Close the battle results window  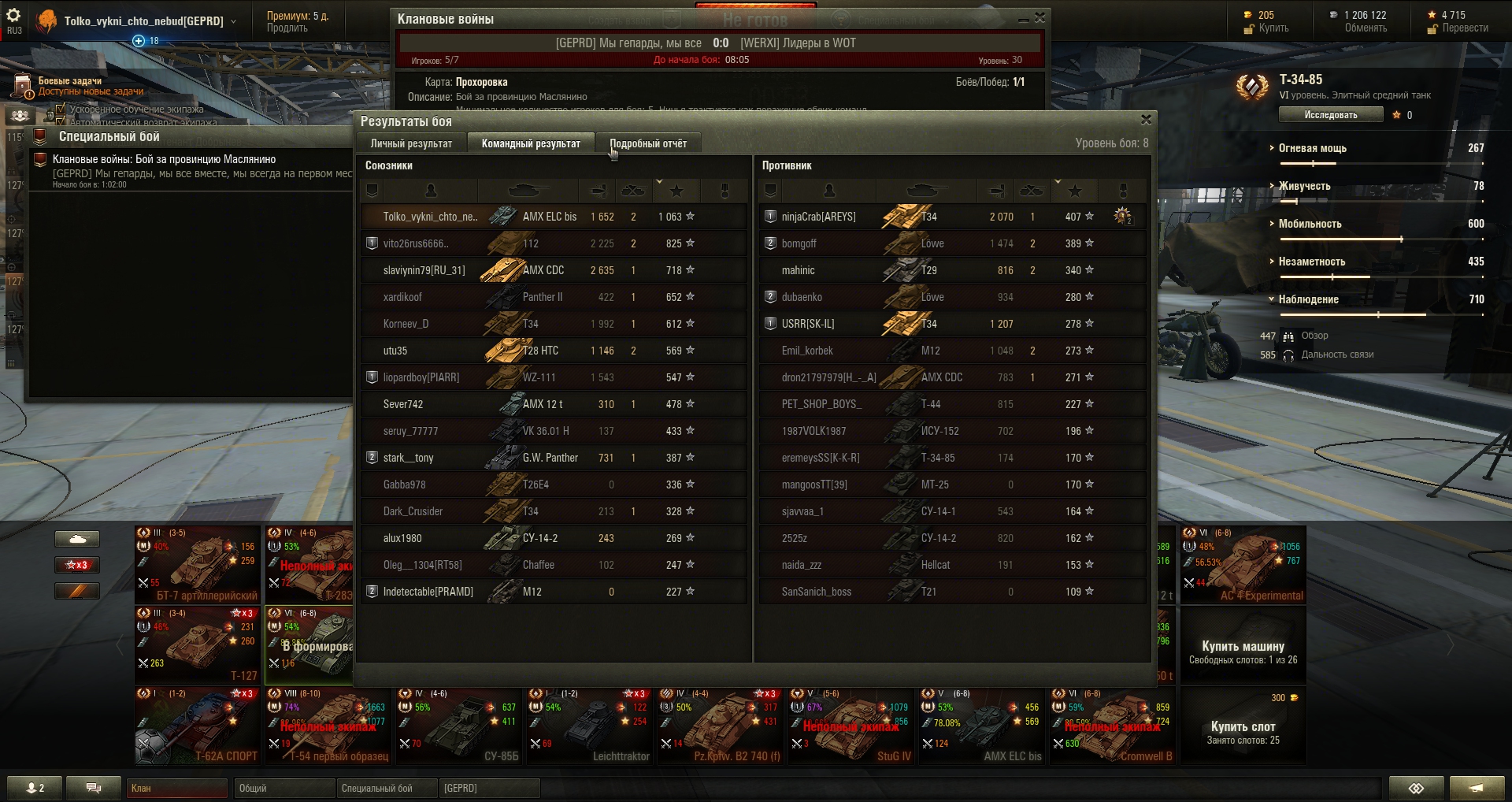point(1146,120)
